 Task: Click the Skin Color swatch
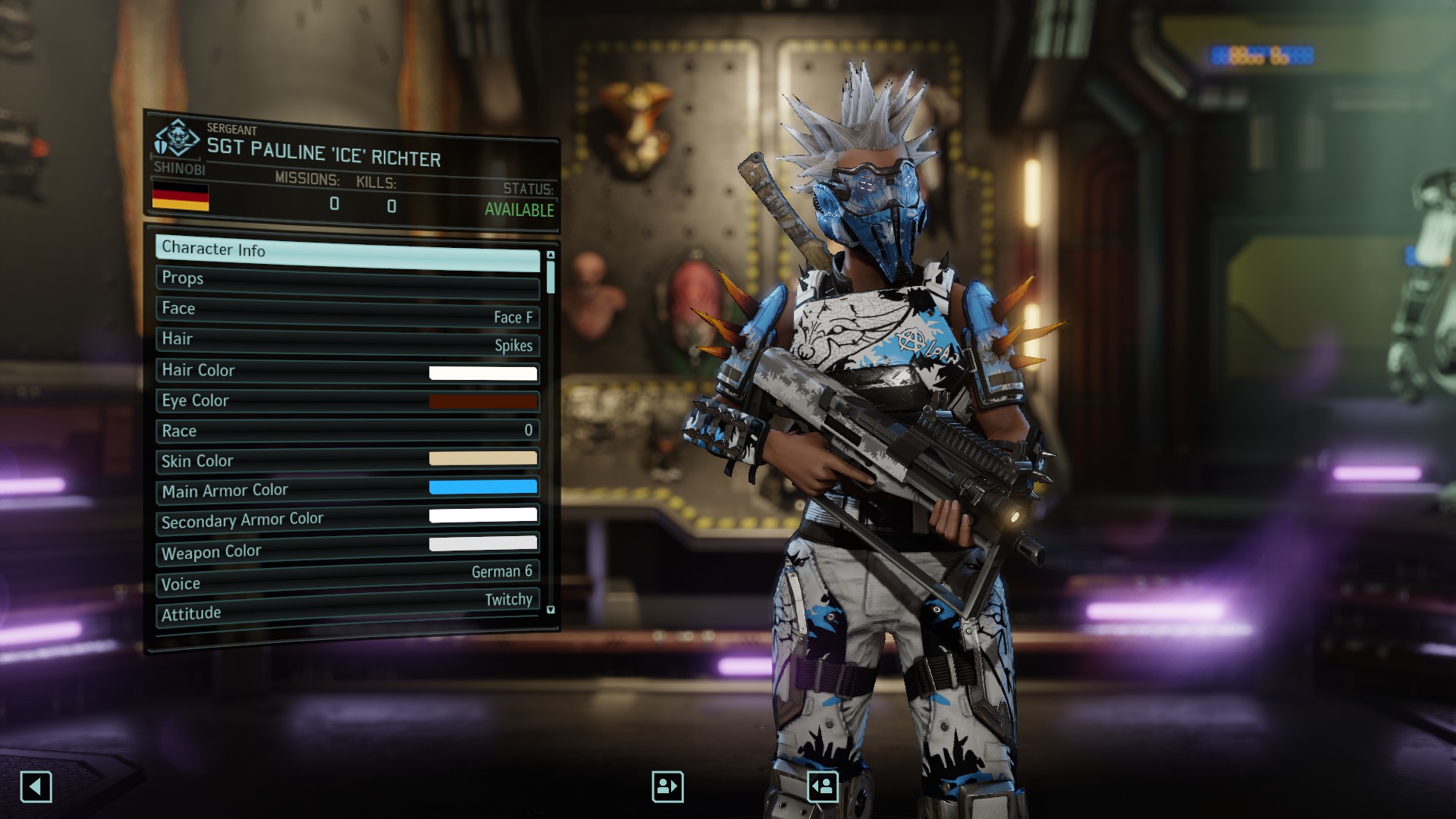point(483,458)
